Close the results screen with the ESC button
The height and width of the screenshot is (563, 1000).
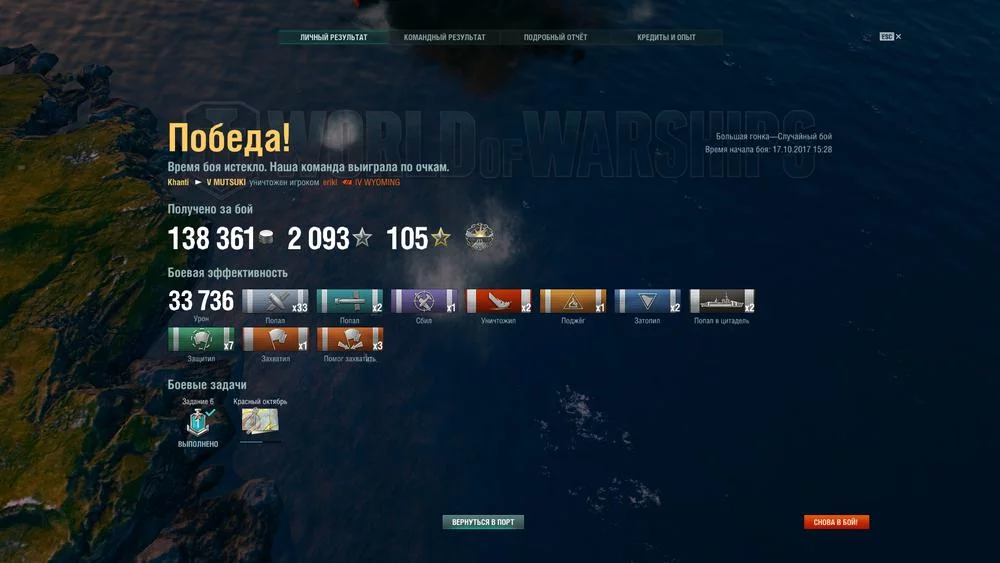click(x=890, y=37)
